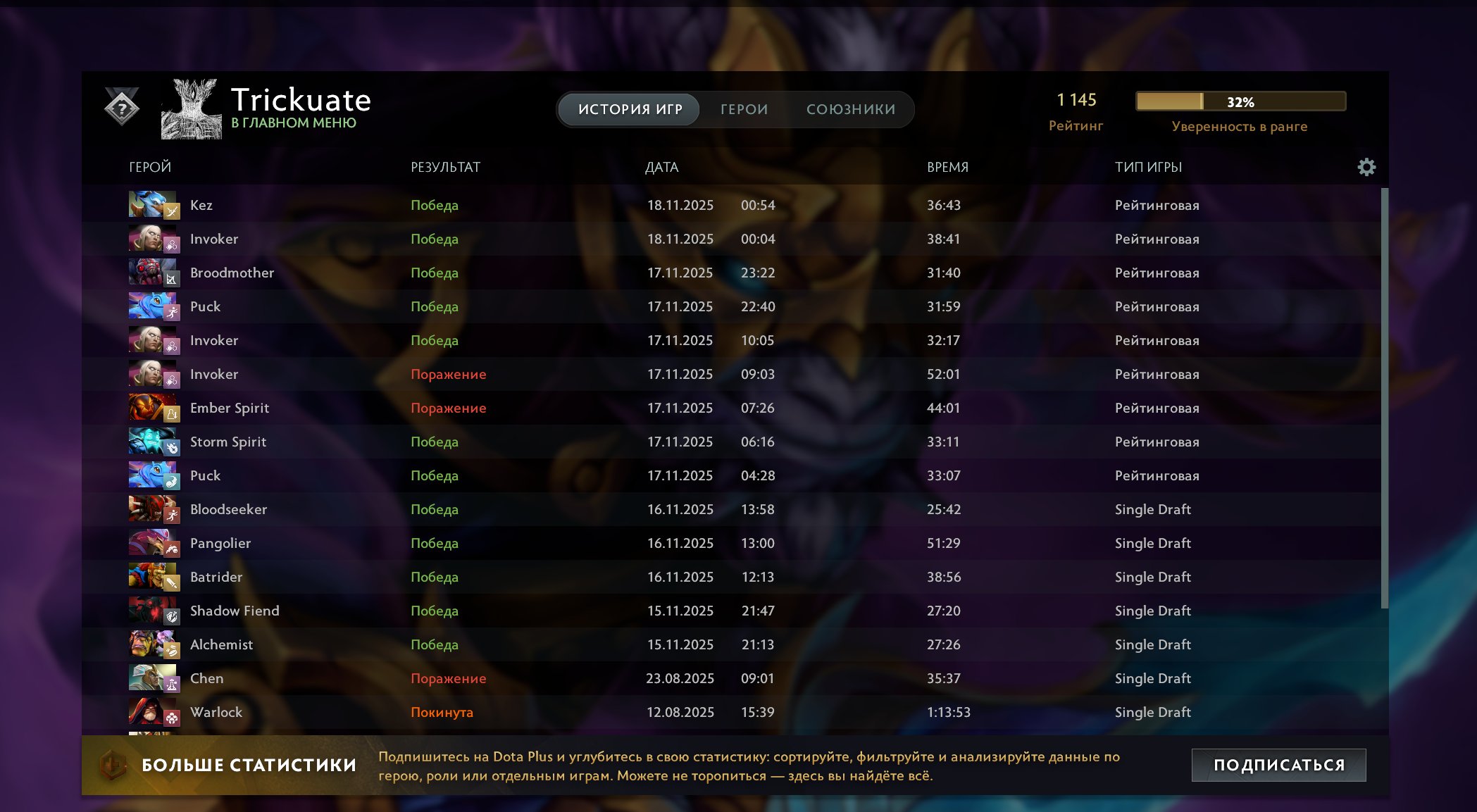Switch to the ГЕРОИ tab
This screenshot has width=1477, height=812.
pyautogui.click(x=743, y=109)
